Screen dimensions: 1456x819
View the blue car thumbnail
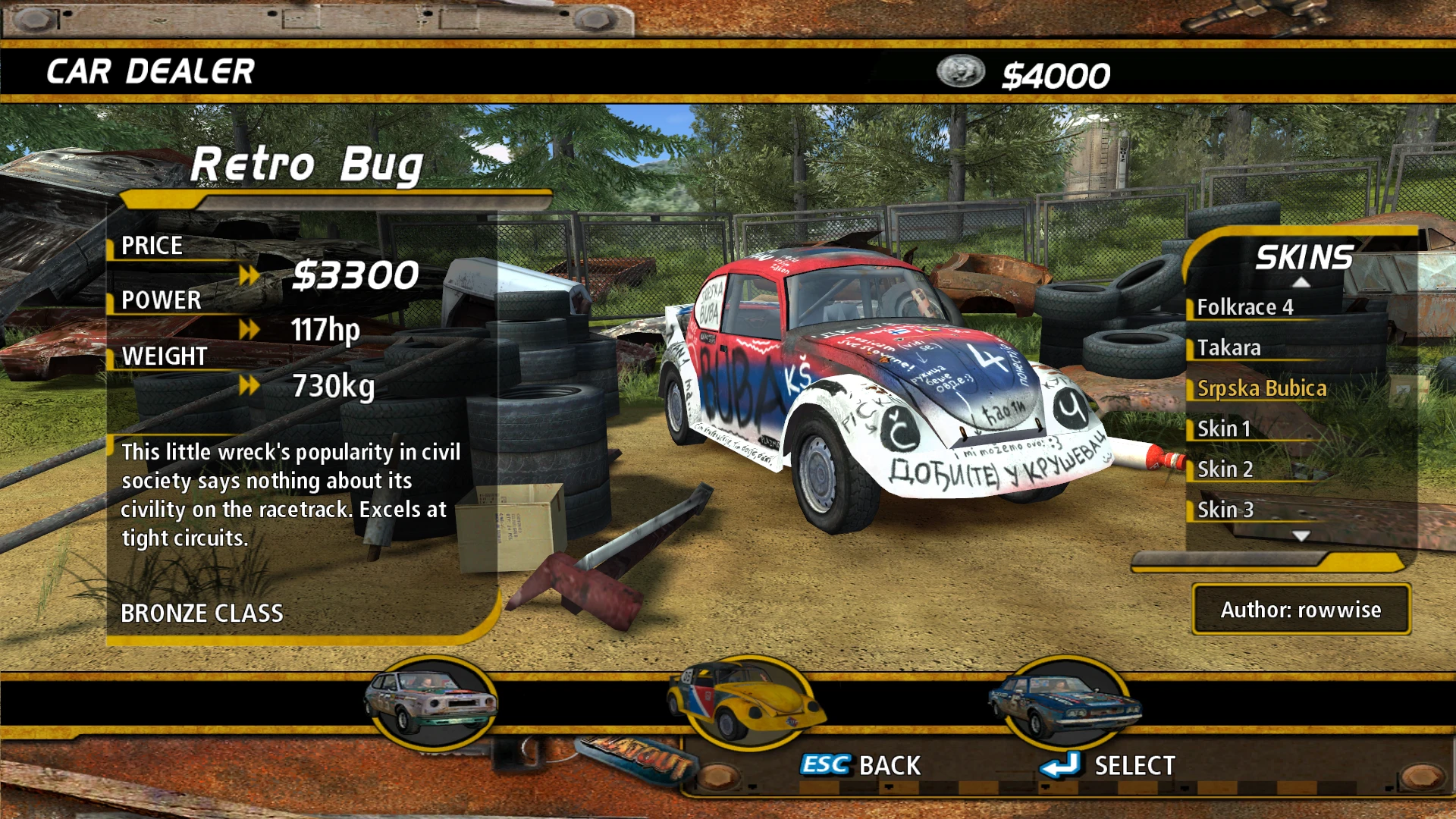click(1065, 702)
